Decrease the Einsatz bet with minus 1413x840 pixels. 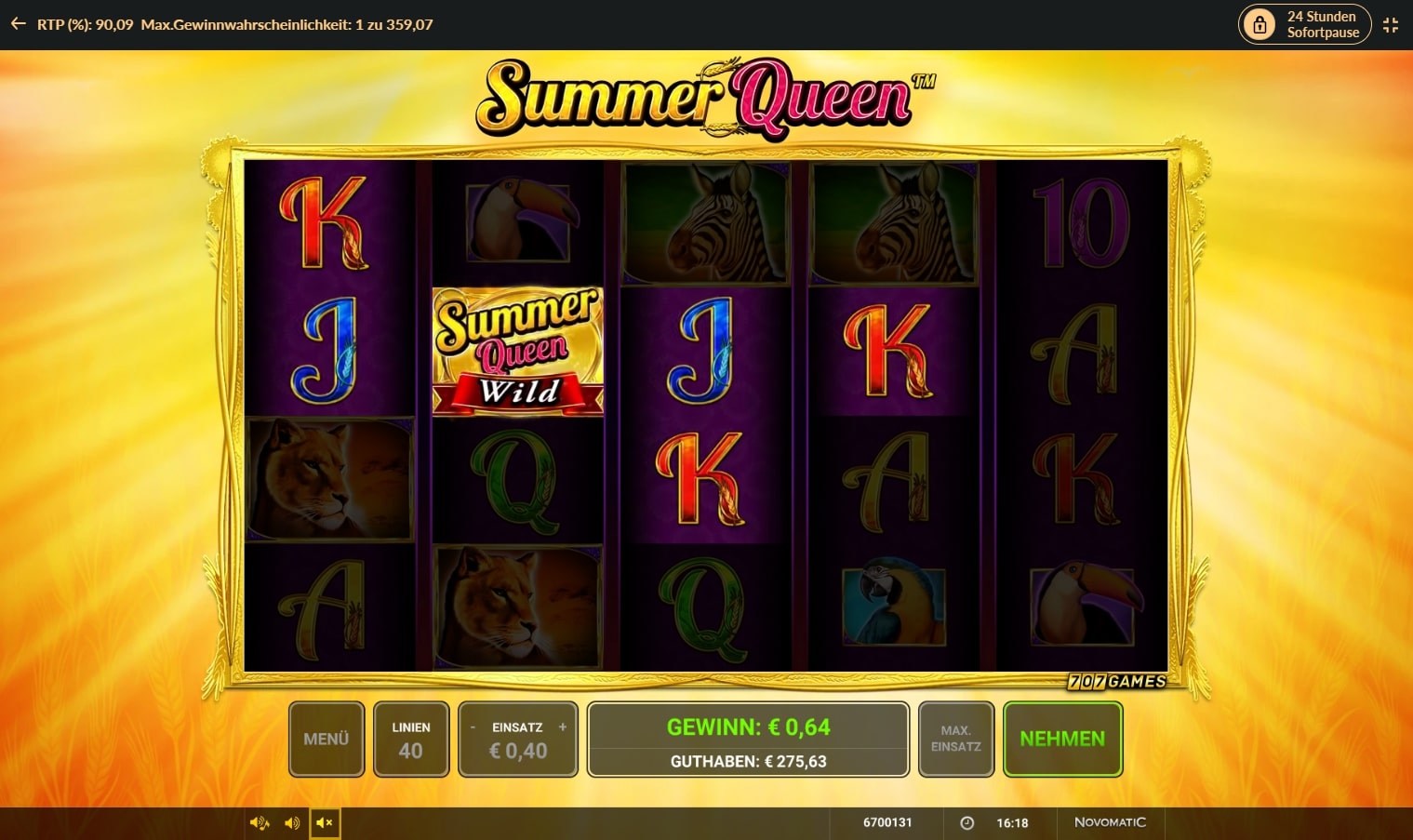tap(473, 727)
